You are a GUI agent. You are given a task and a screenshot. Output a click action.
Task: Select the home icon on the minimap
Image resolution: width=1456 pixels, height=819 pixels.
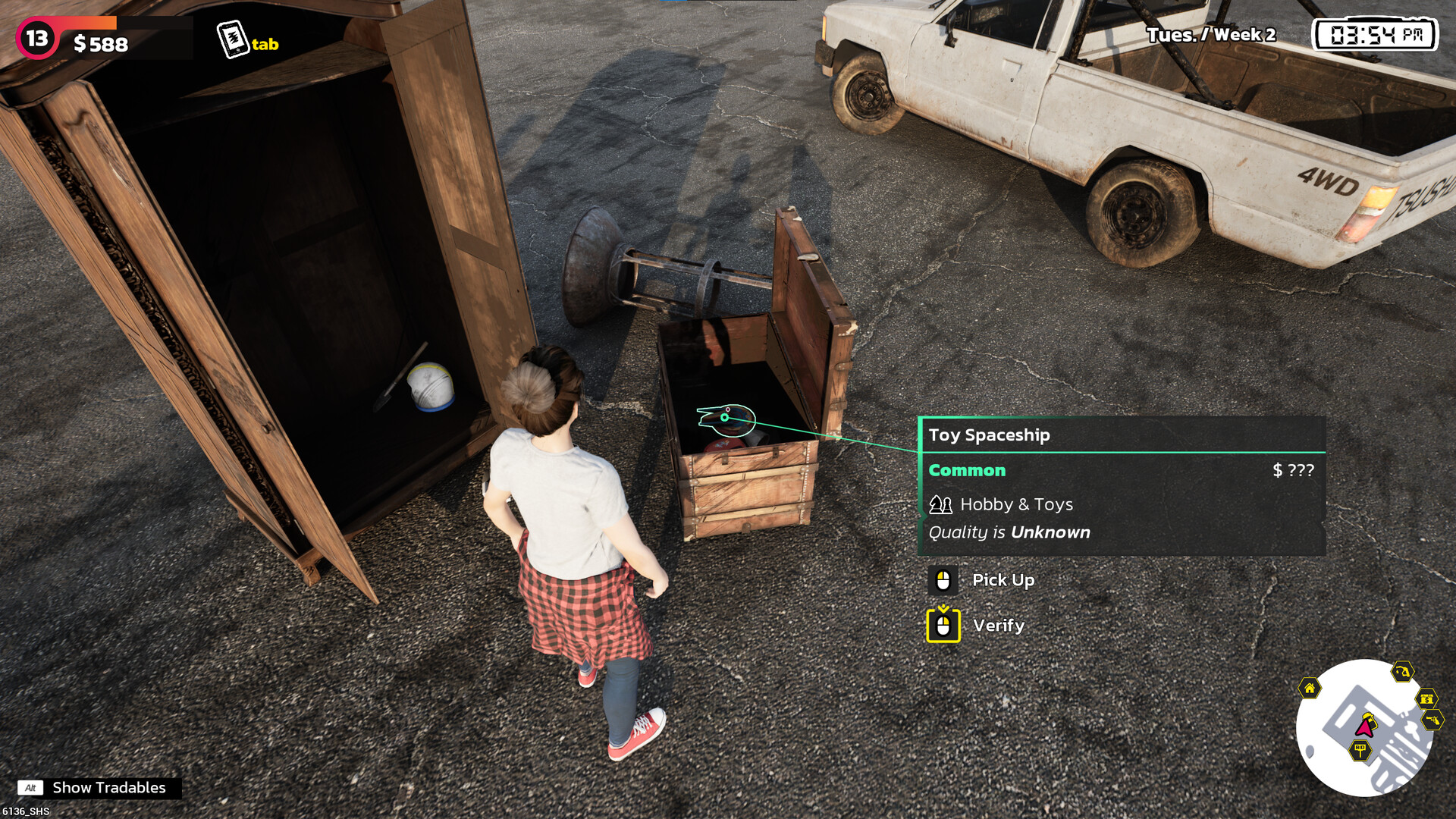point(1310,688)
